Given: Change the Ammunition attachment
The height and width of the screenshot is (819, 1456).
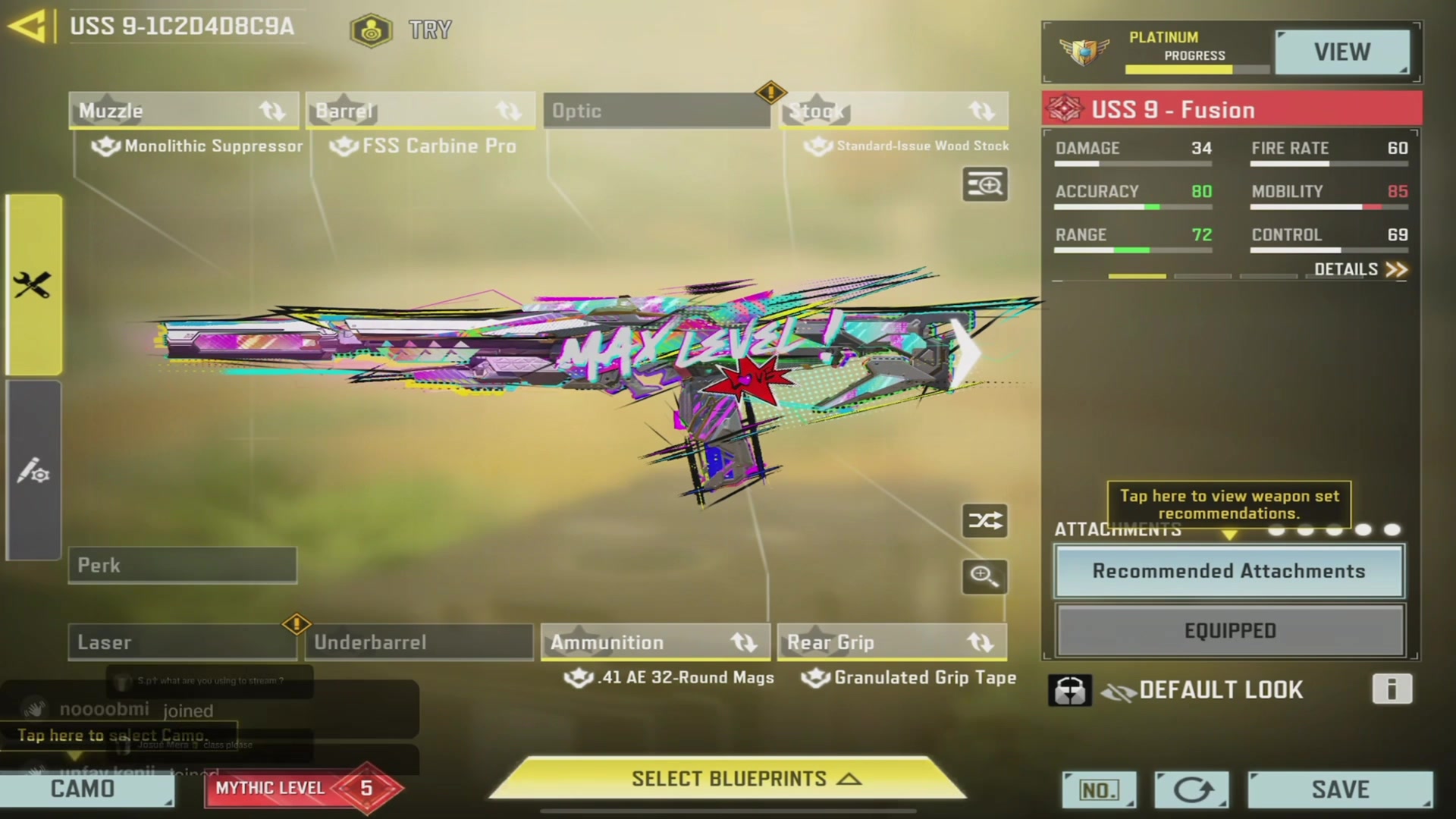Looking at the screenshot, I should [x=655, y=642].
